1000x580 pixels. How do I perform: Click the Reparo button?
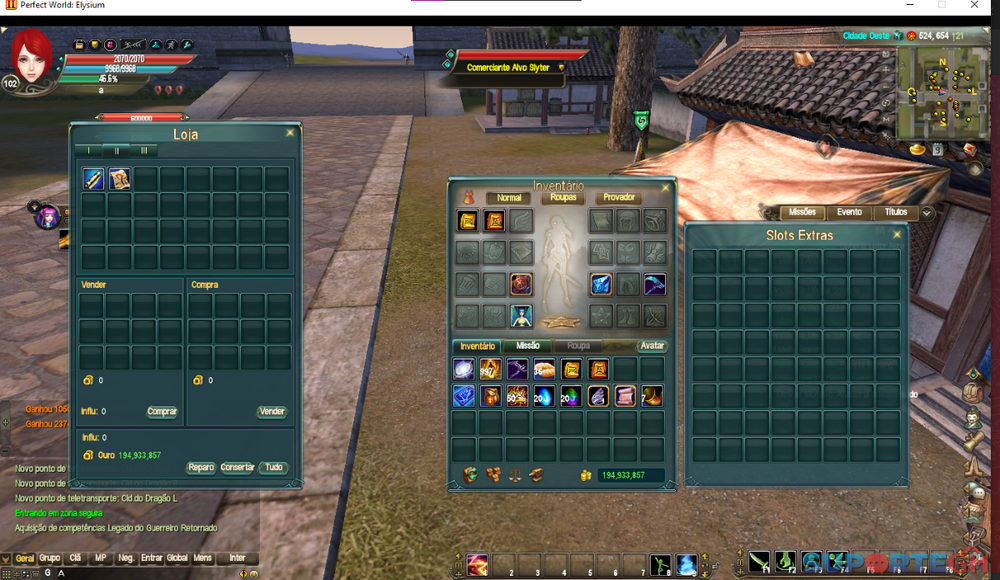[201, 467]
